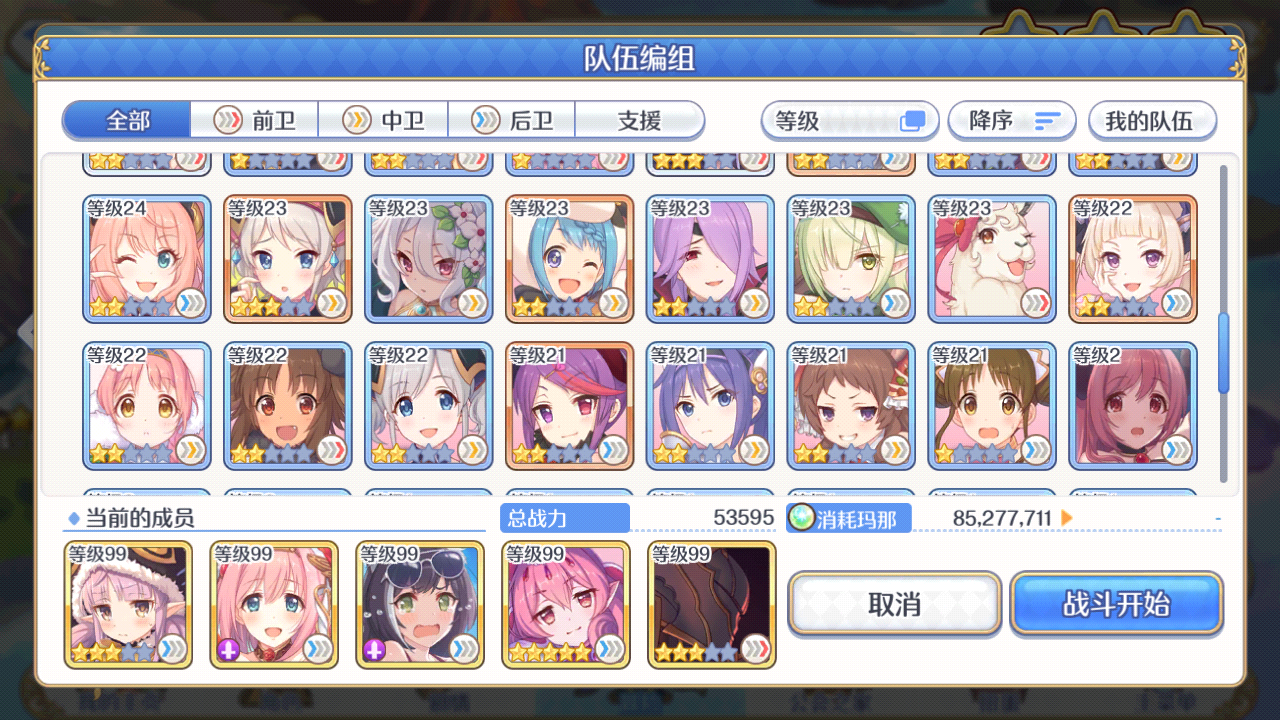Click the sort order icon next to 降序
This screenshot has height=720, width=1280.
tap(1046, 120)
